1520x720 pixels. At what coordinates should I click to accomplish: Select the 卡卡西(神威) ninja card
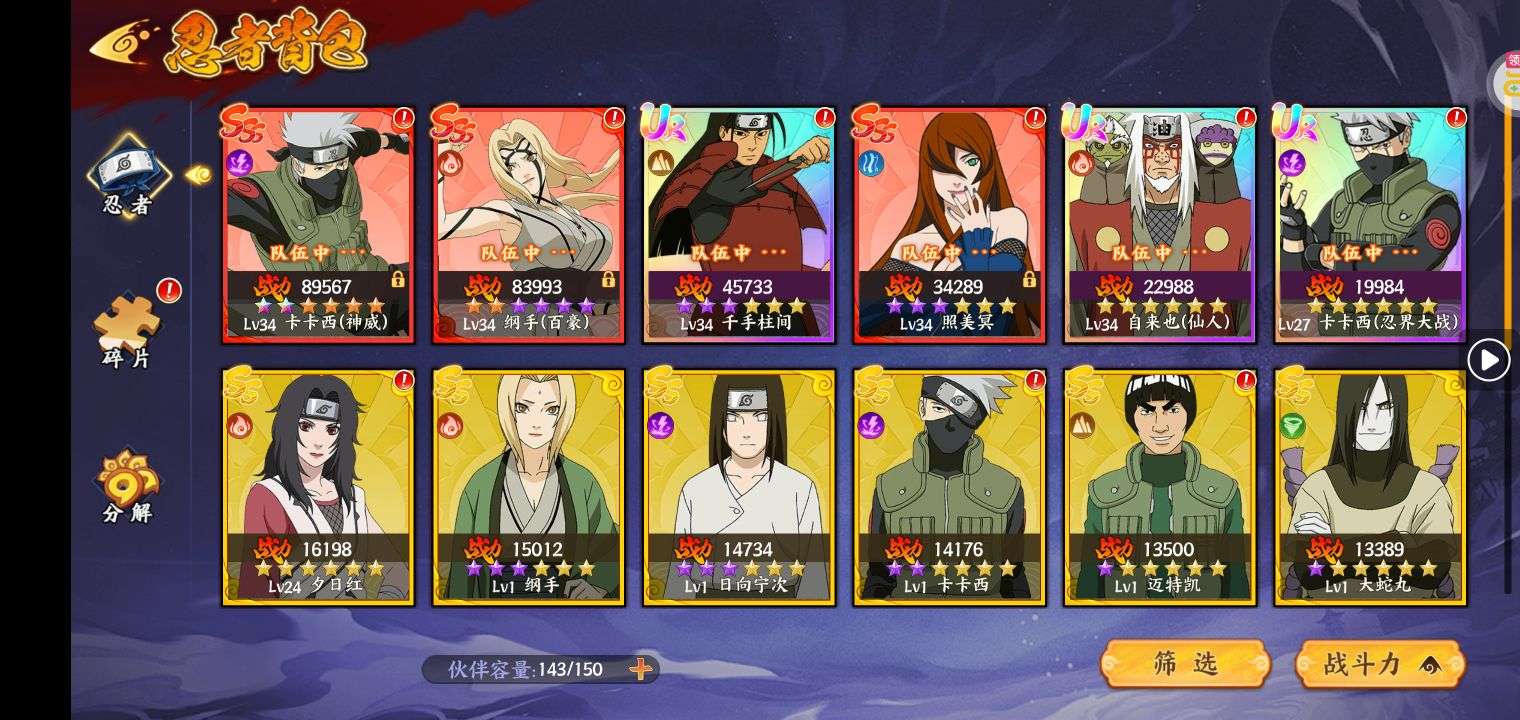coord(319,225)
